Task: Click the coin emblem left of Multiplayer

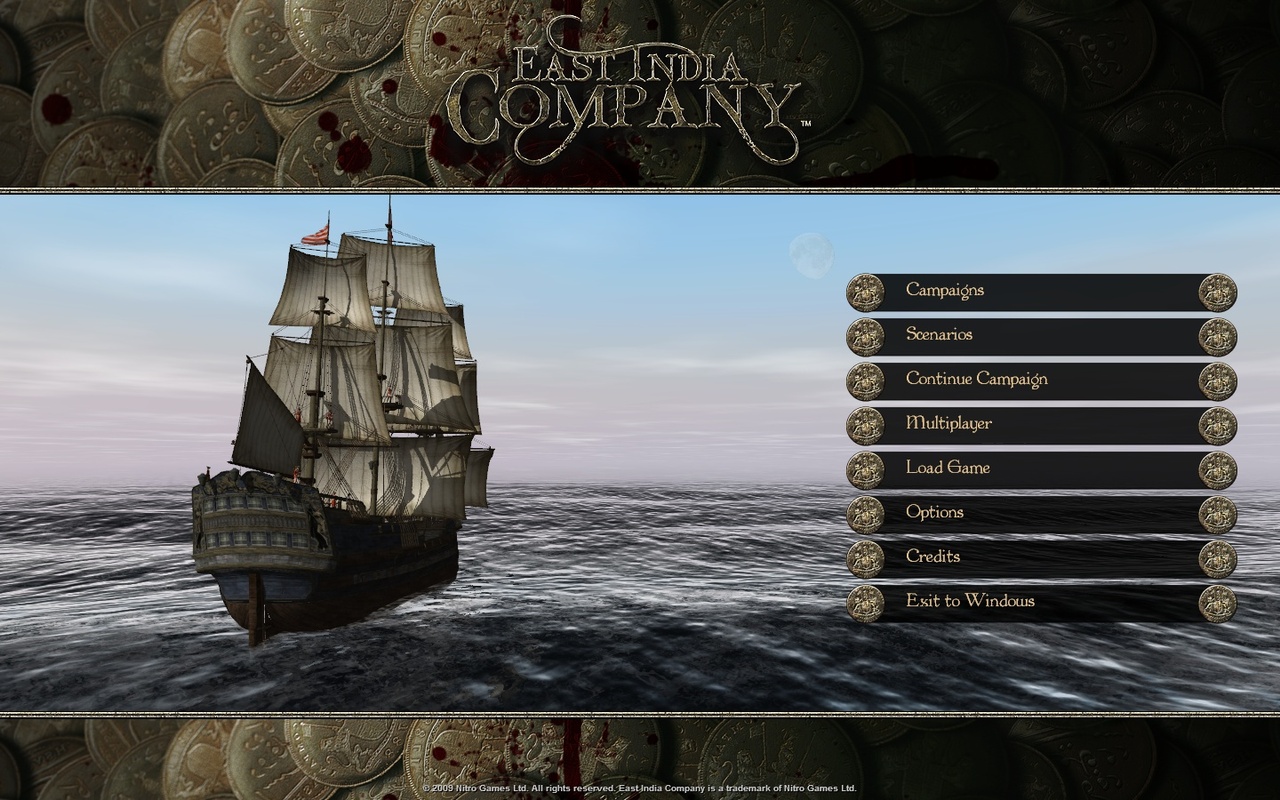Action: coord(864,423)
